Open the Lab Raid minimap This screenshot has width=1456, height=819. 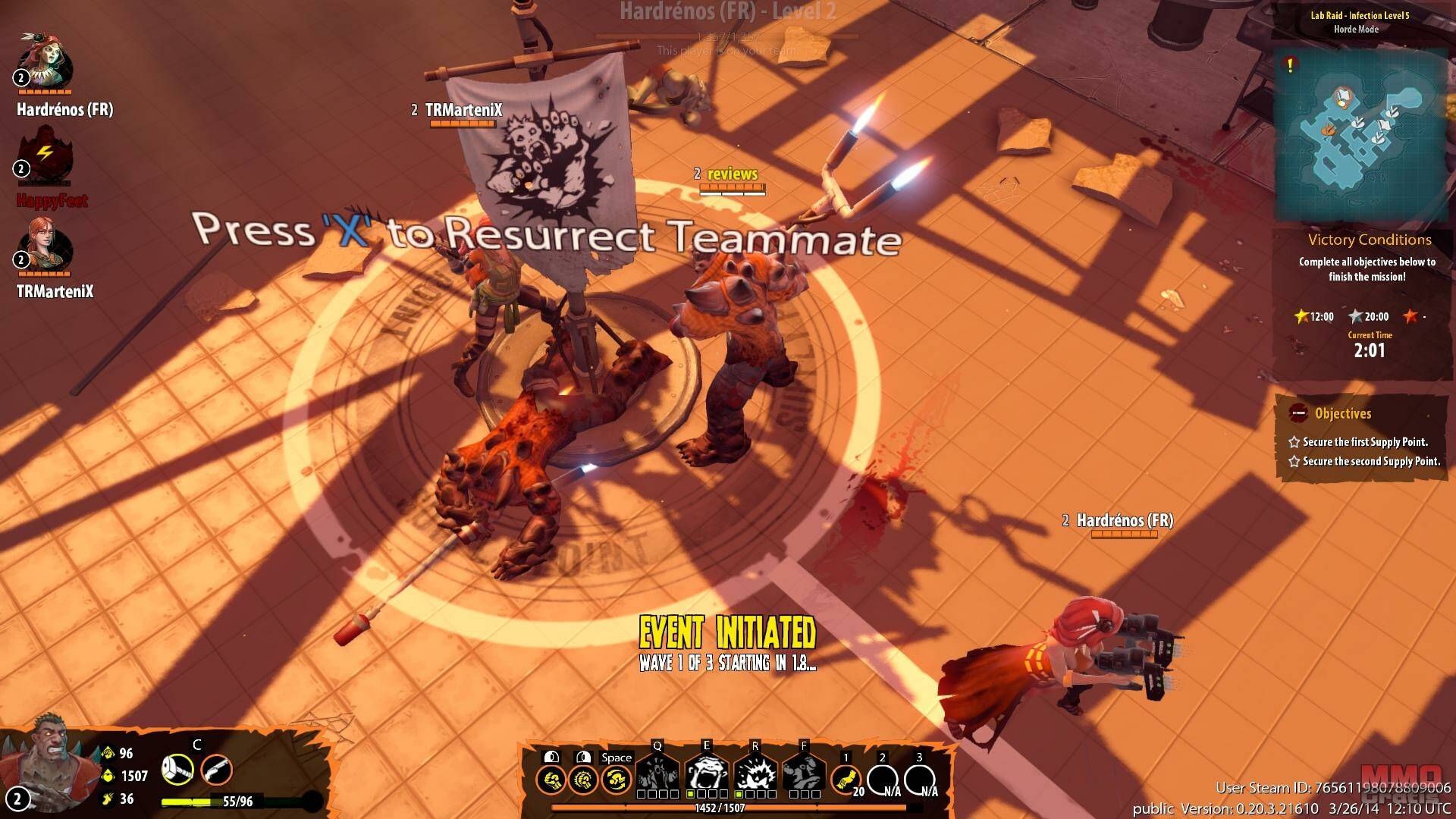(x=1360, y=134)
